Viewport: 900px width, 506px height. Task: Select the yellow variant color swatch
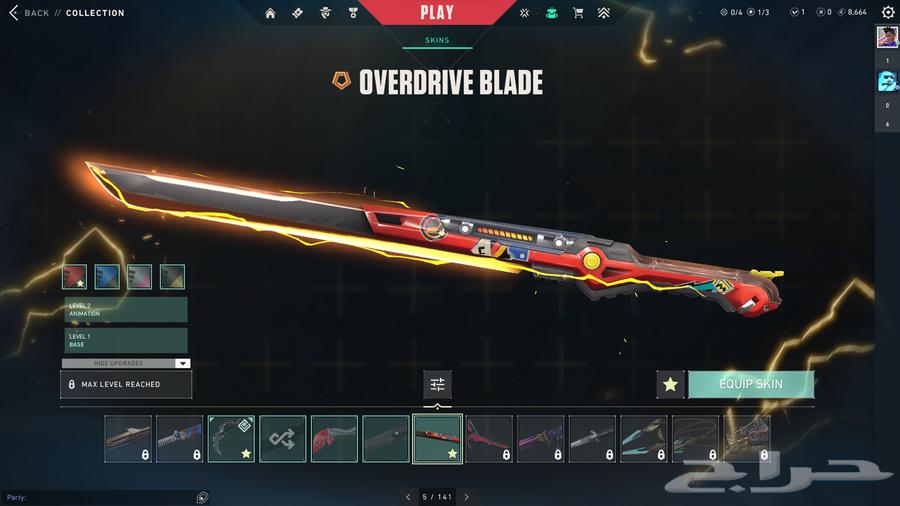coord(172,277)
